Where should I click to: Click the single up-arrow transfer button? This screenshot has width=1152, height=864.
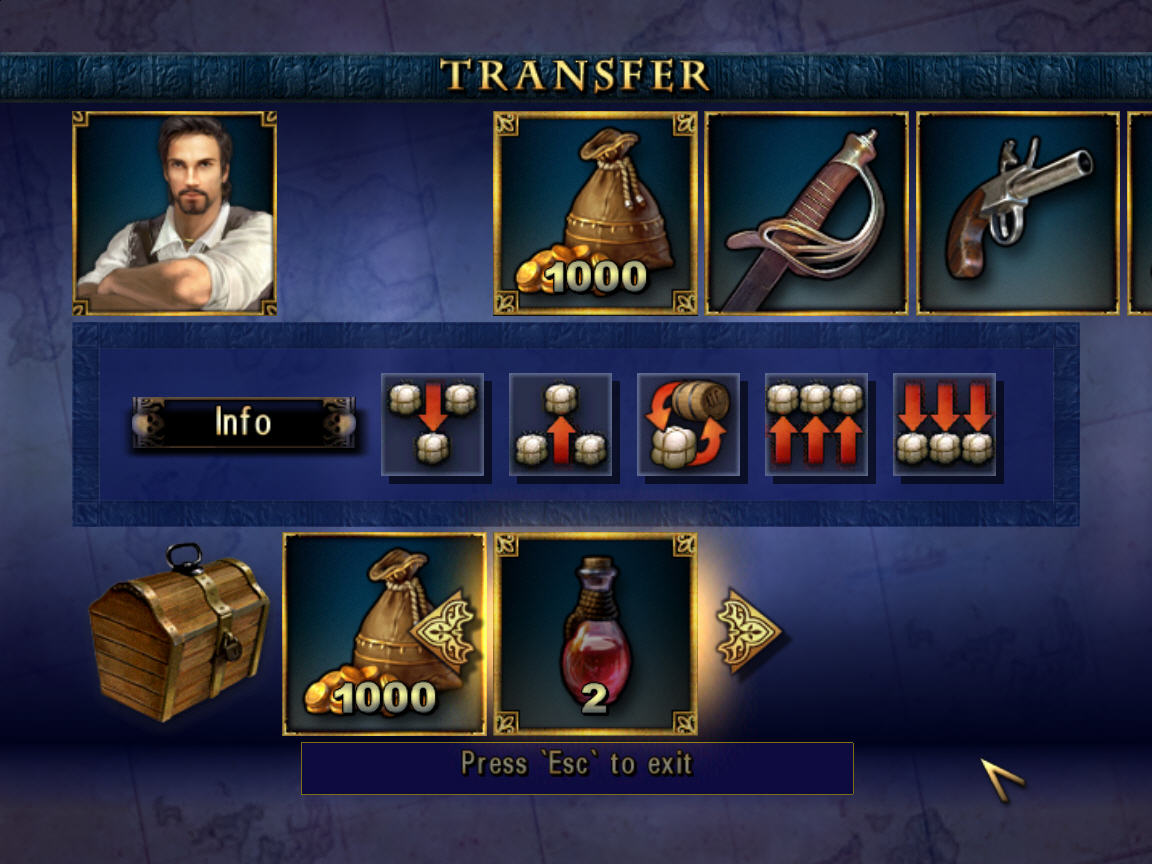point(560,424)
